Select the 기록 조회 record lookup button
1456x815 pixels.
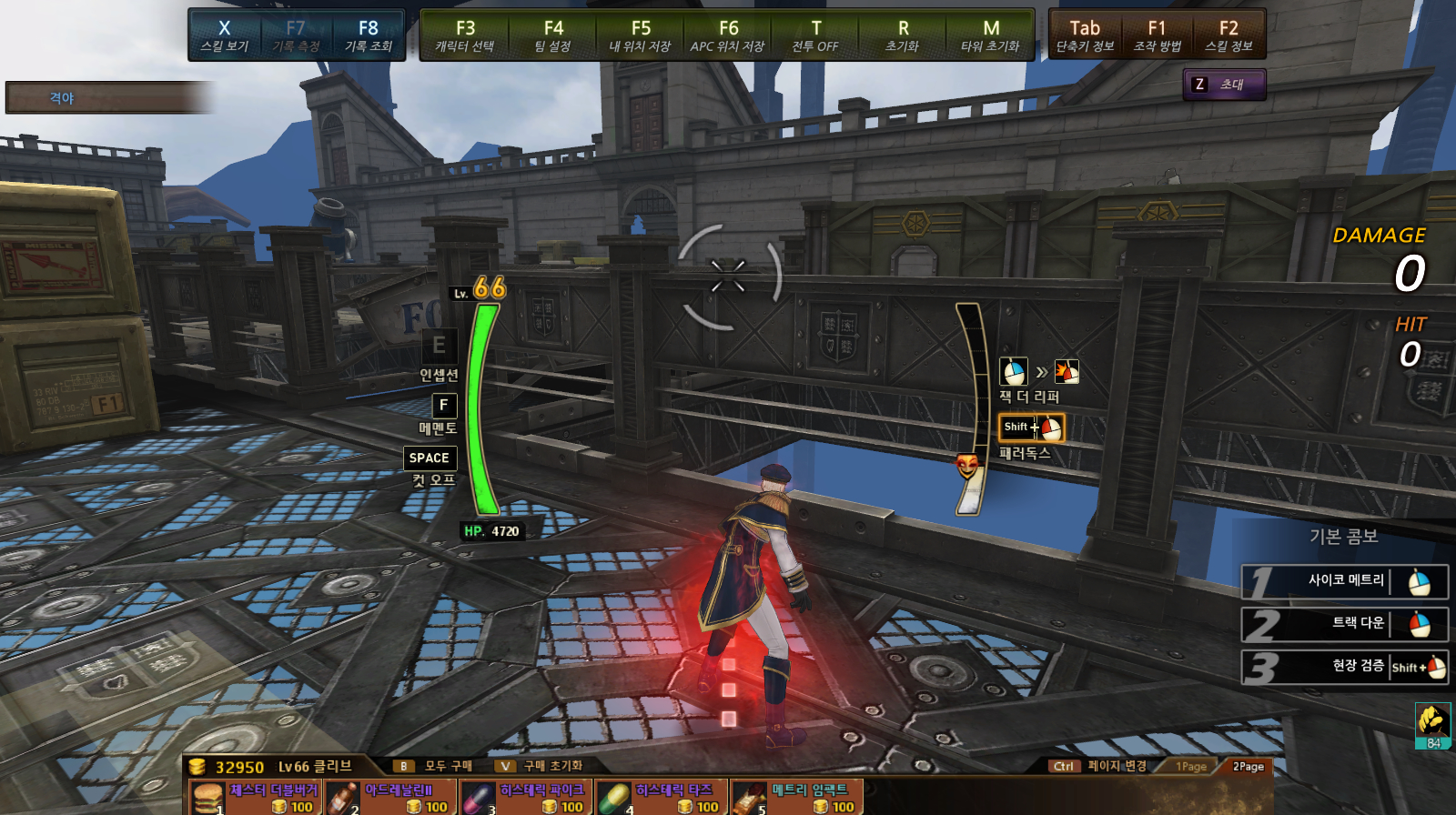tap(368, 35)
